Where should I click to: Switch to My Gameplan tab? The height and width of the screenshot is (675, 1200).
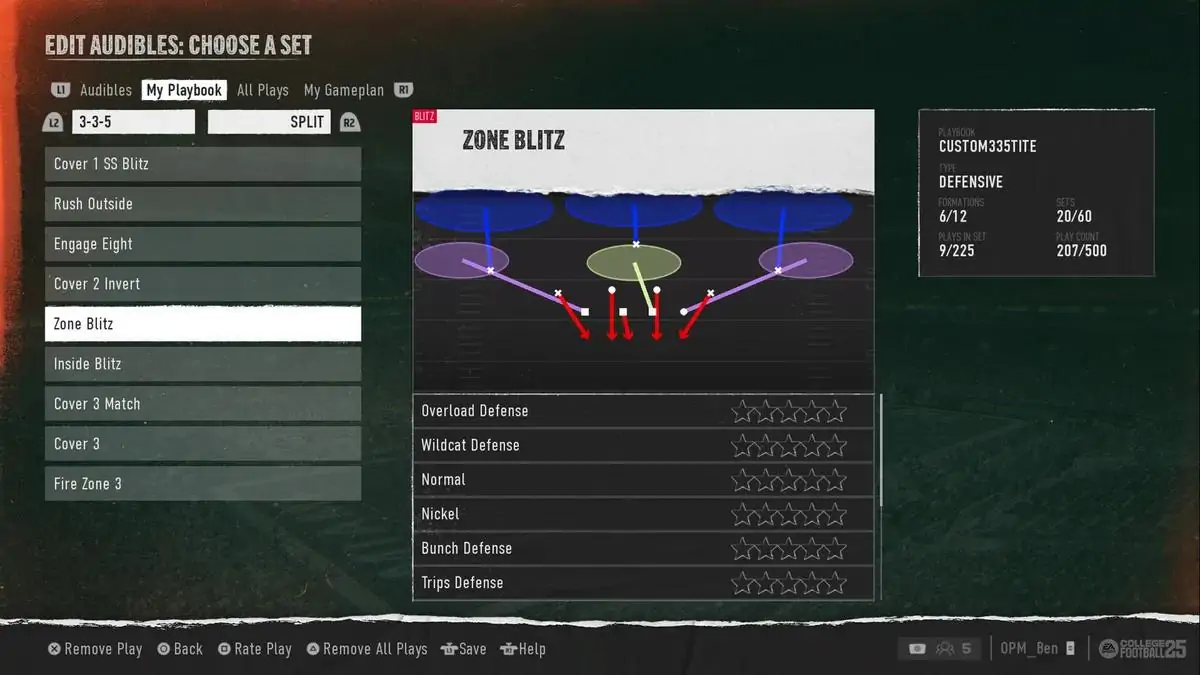343,90
